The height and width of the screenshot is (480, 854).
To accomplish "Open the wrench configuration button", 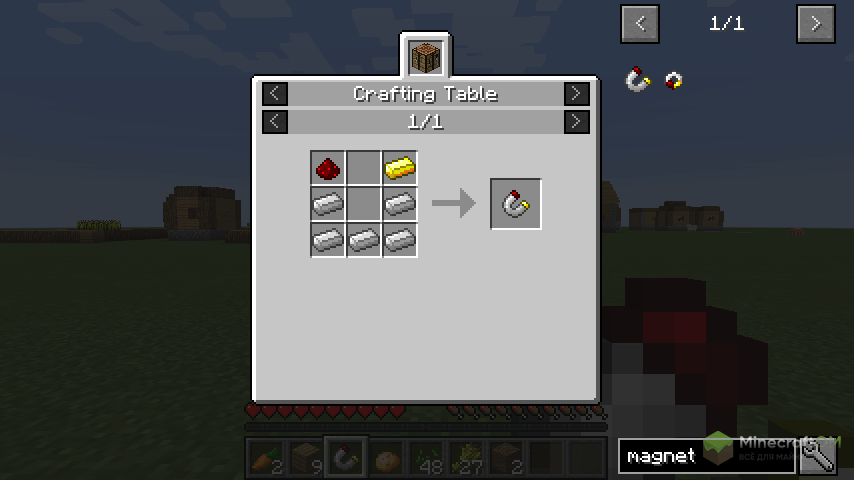I will pyautogui.click(x=818, y=456).
